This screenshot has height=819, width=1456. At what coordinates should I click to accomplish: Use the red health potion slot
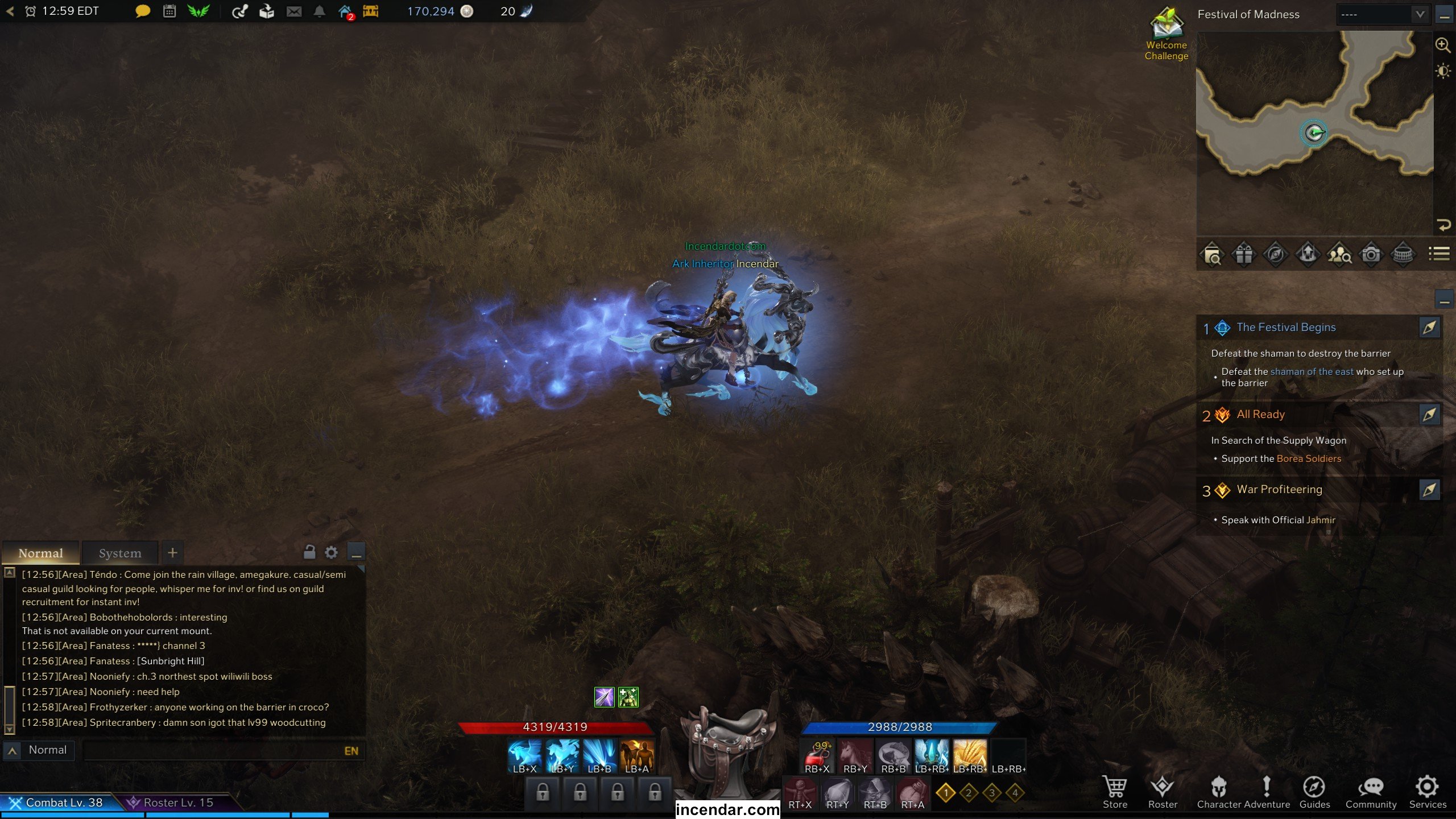[x=817, y=755]
